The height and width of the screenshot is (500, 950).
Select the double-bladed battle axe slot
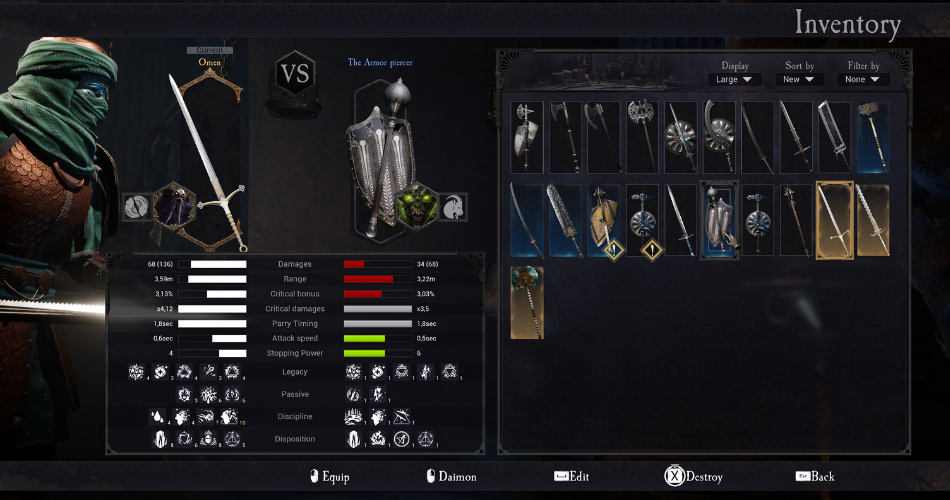(642, 137)
